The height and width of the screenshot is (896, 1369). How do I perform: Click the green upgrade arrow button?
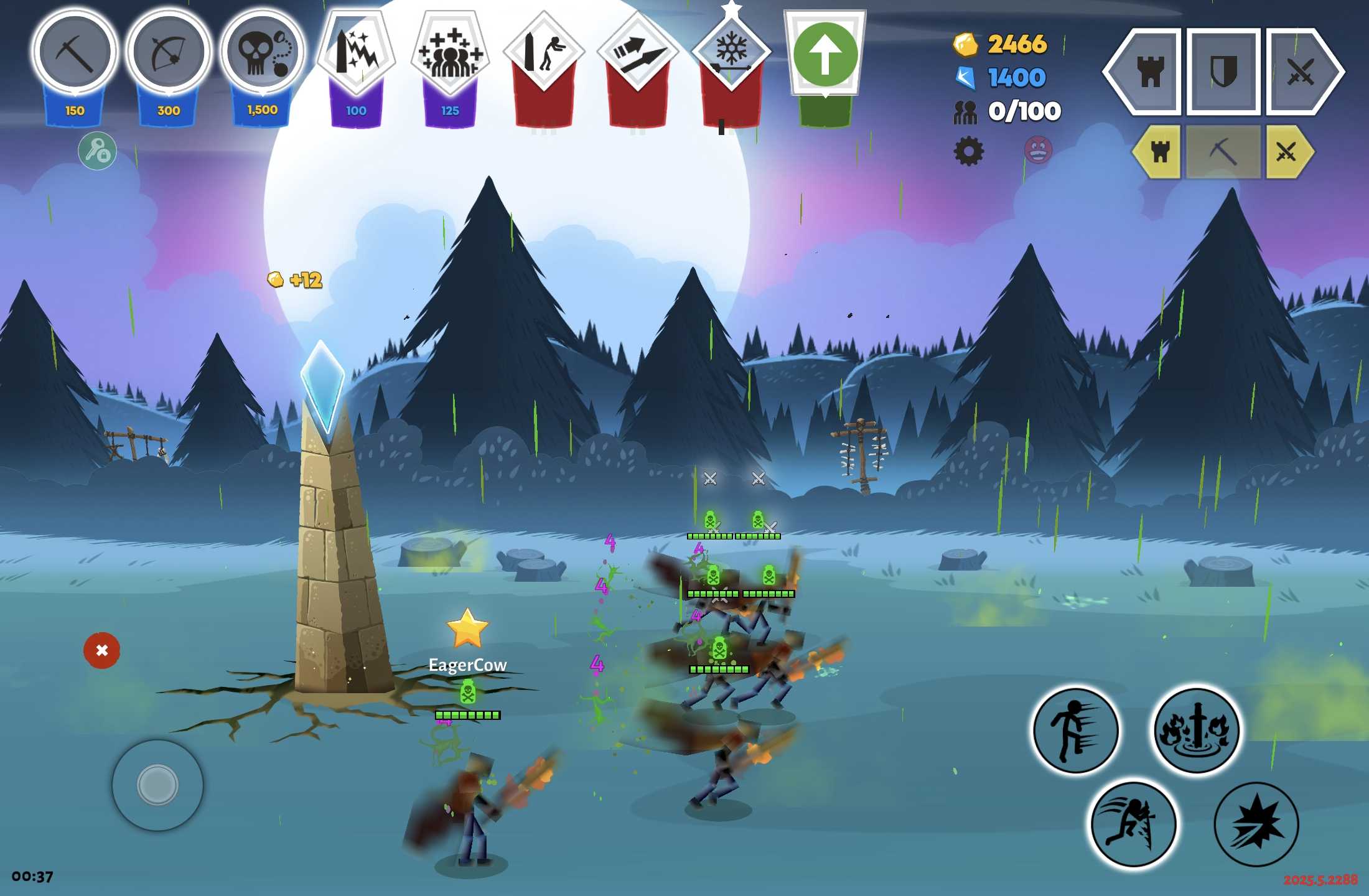click(x=825, y=55)
